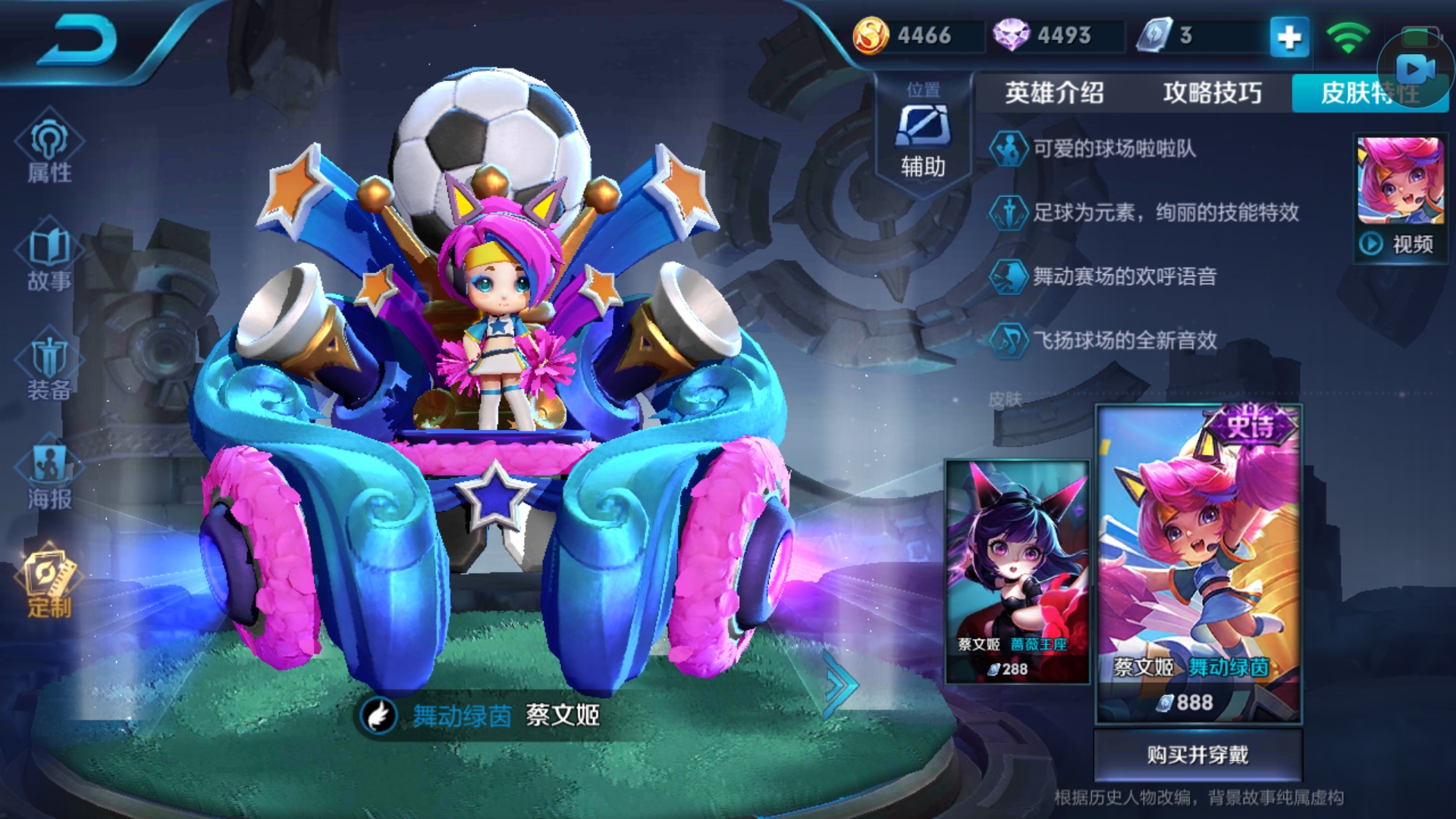Screen dimensions: 1456x819
Task: Switch to the 英雄介绍 tab
Action: (x=1054, y=93)
